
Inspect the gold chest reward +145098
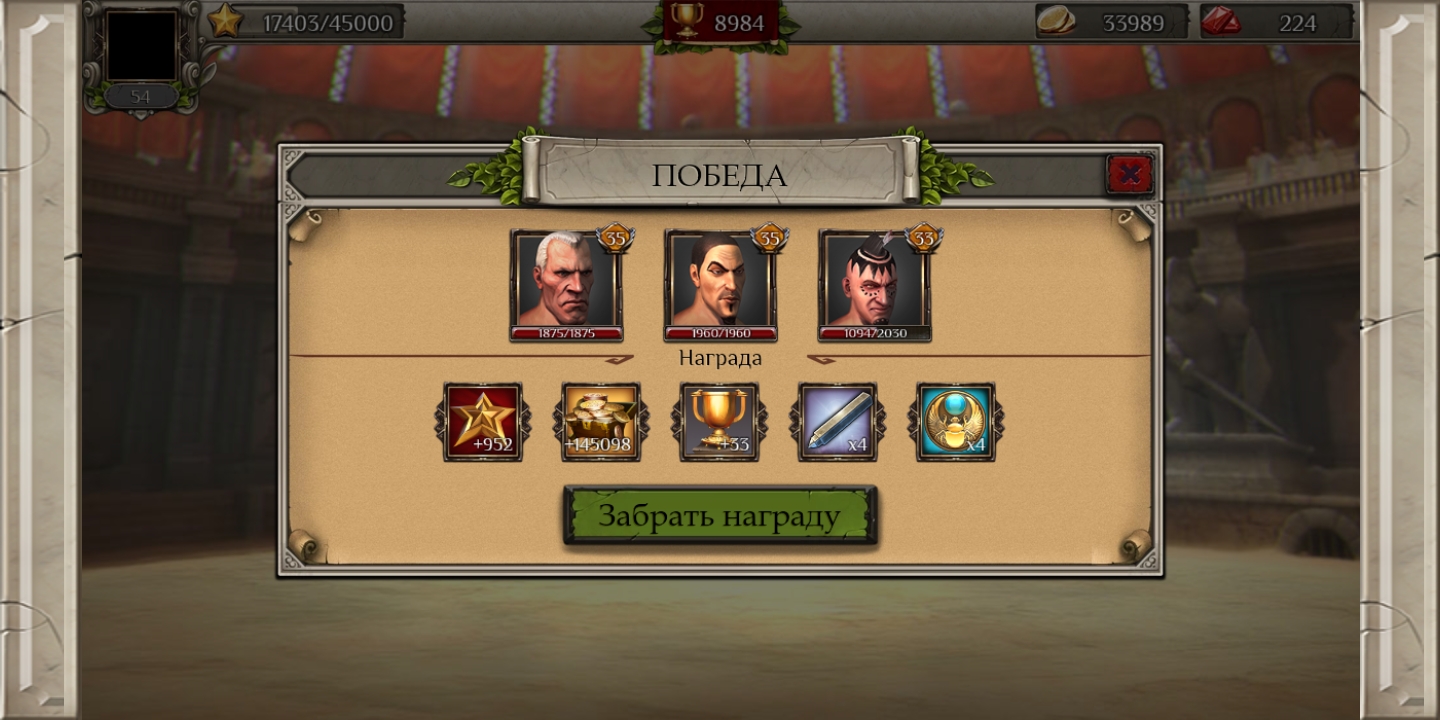(601, 422)
